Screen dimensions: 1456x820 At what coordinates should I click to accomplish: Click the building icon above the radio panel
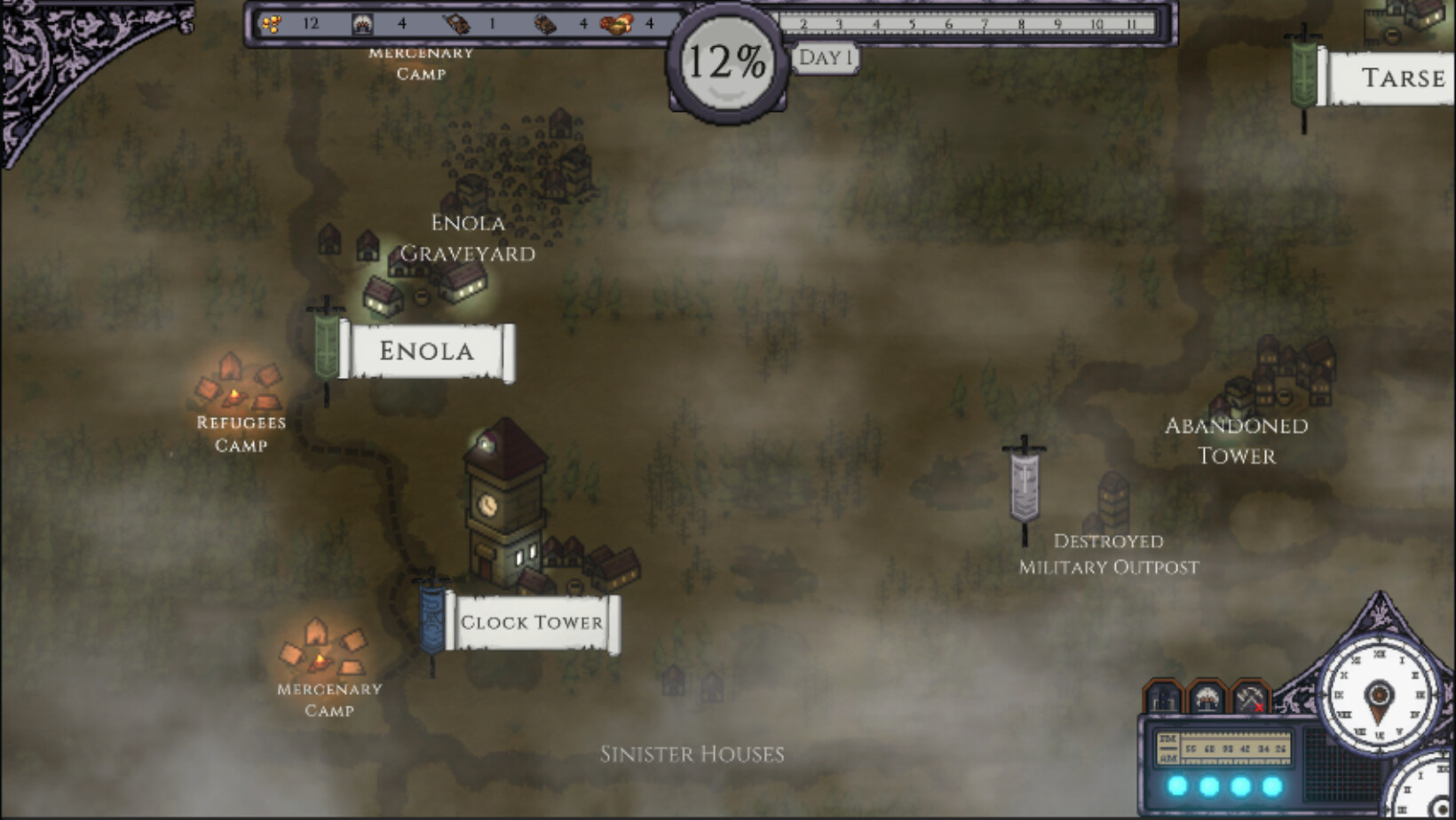point(1162,698)
